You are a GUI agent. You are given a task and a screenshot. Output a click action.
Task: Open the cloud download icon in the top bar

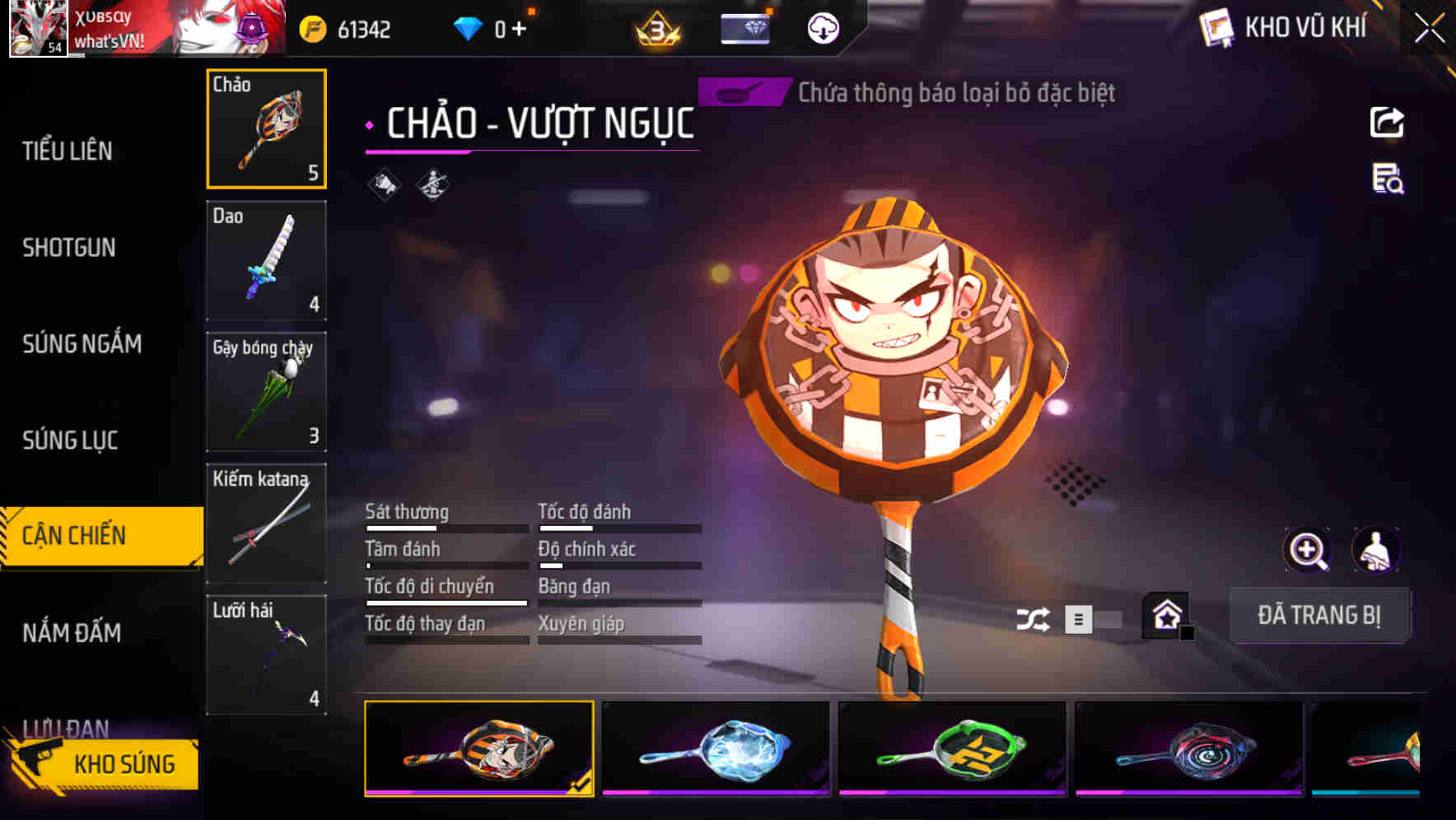click(x=822, y=28)
